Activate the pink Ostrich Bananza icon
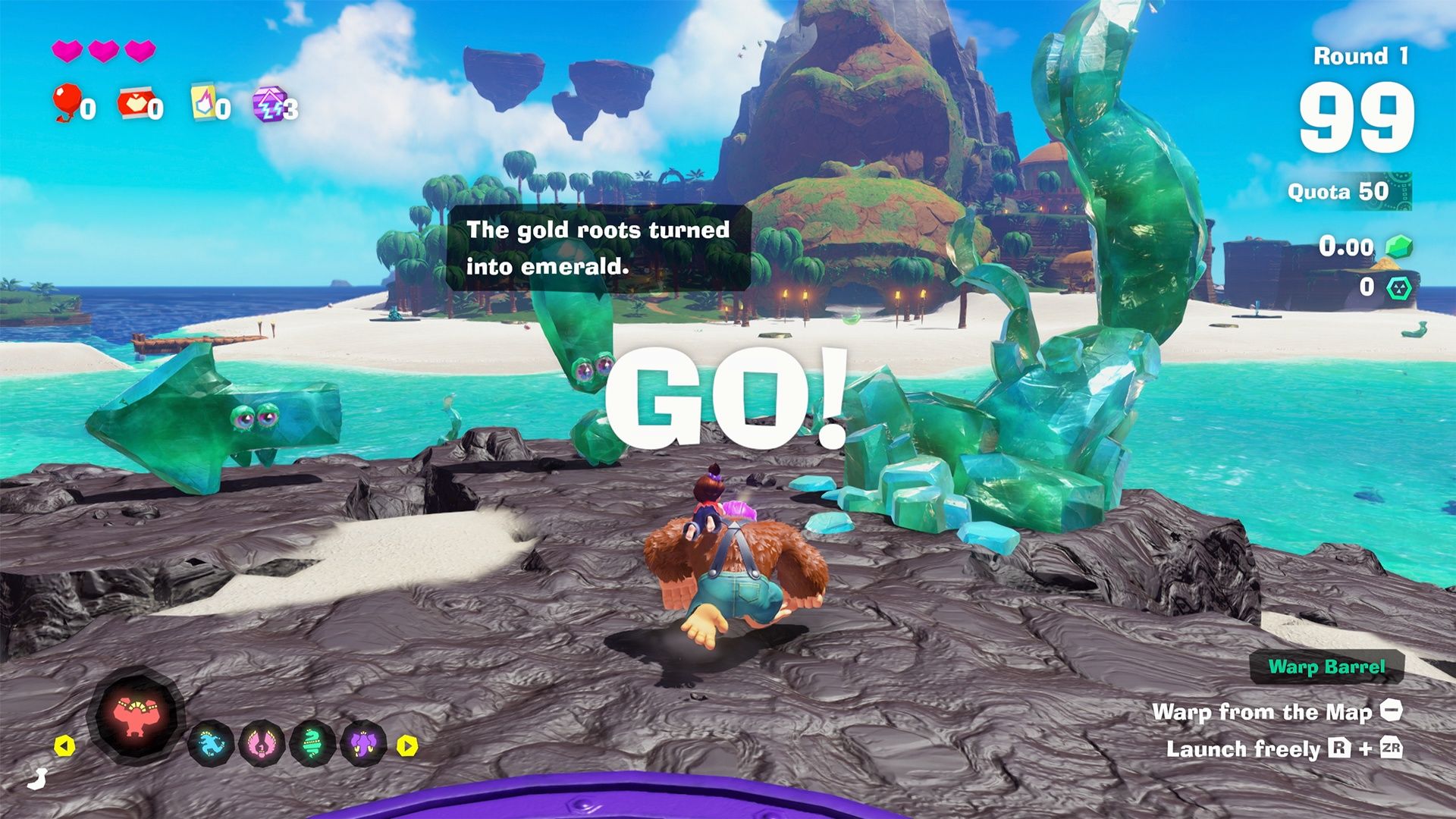The height and width of the screenshot is (819, 1456). coord(262,743)
